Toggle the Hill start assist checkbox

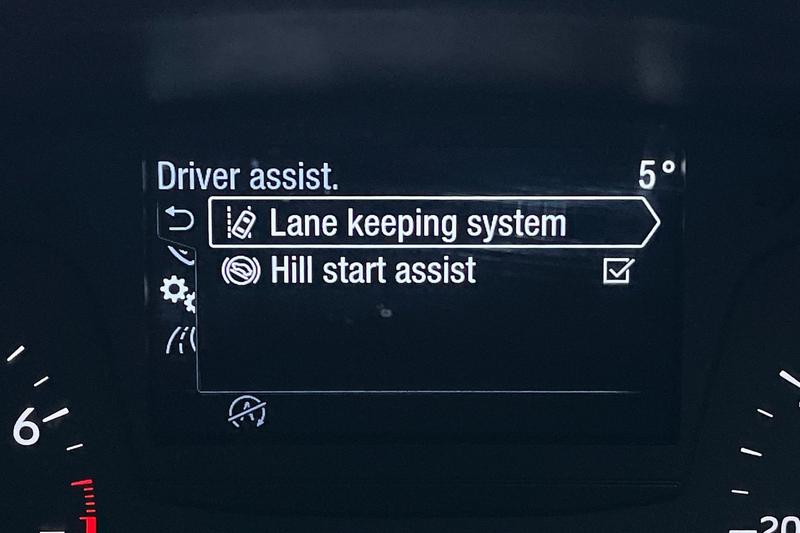click(618, 270)
